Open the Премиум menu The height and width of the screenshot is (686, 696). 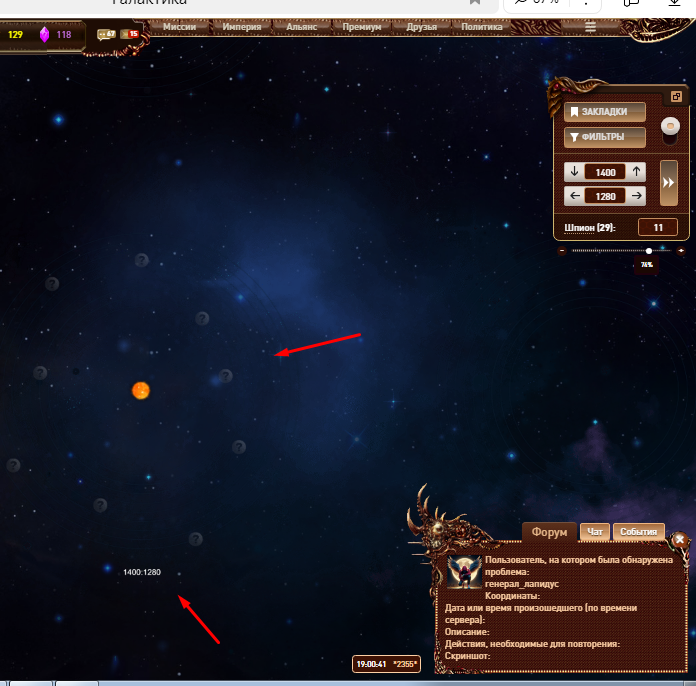click(x=362, y=27)
